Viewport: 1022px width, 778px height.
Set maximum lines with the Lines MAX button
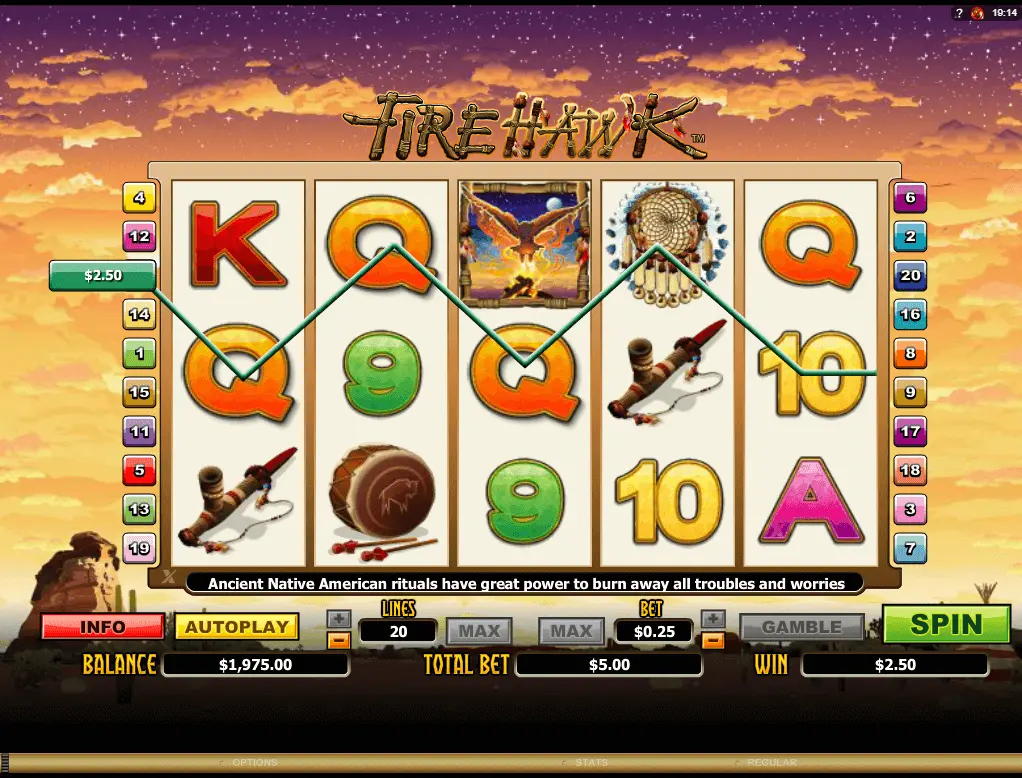tap(479, 631)
